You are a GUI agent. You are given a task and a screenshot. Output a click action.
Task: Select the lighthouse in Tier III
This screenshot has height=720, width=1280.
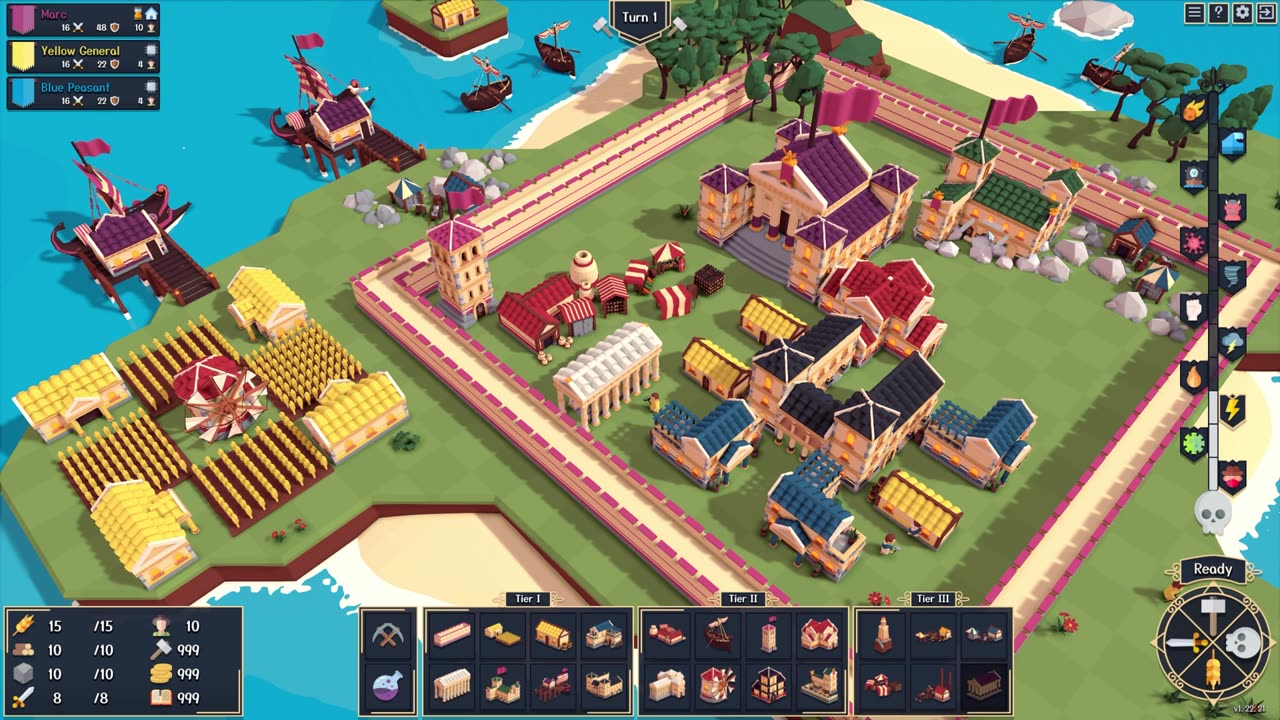(883, 634)
